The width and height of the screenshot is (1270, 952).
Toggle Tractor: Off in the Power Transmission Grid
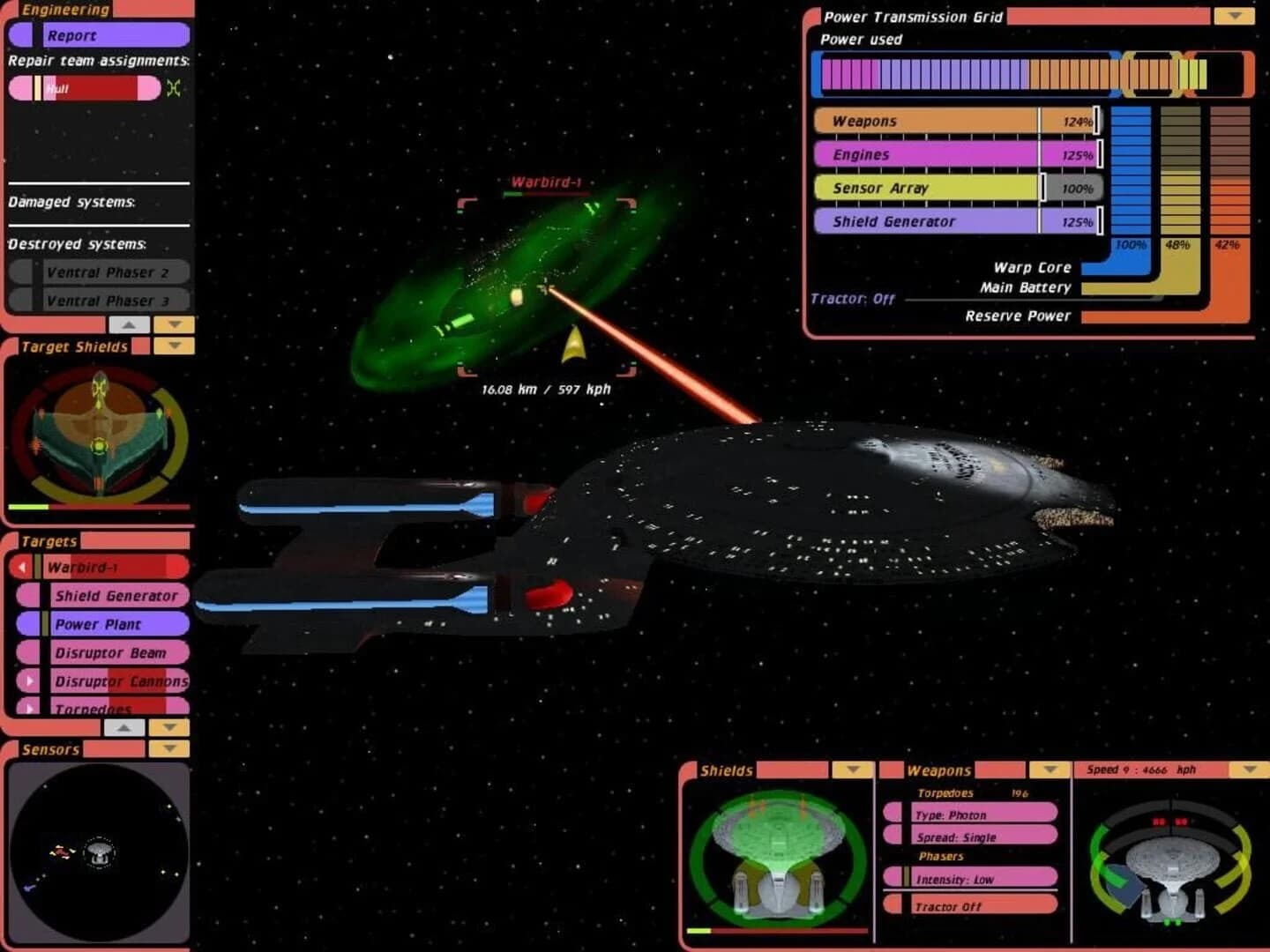click(x=851, y=299)
